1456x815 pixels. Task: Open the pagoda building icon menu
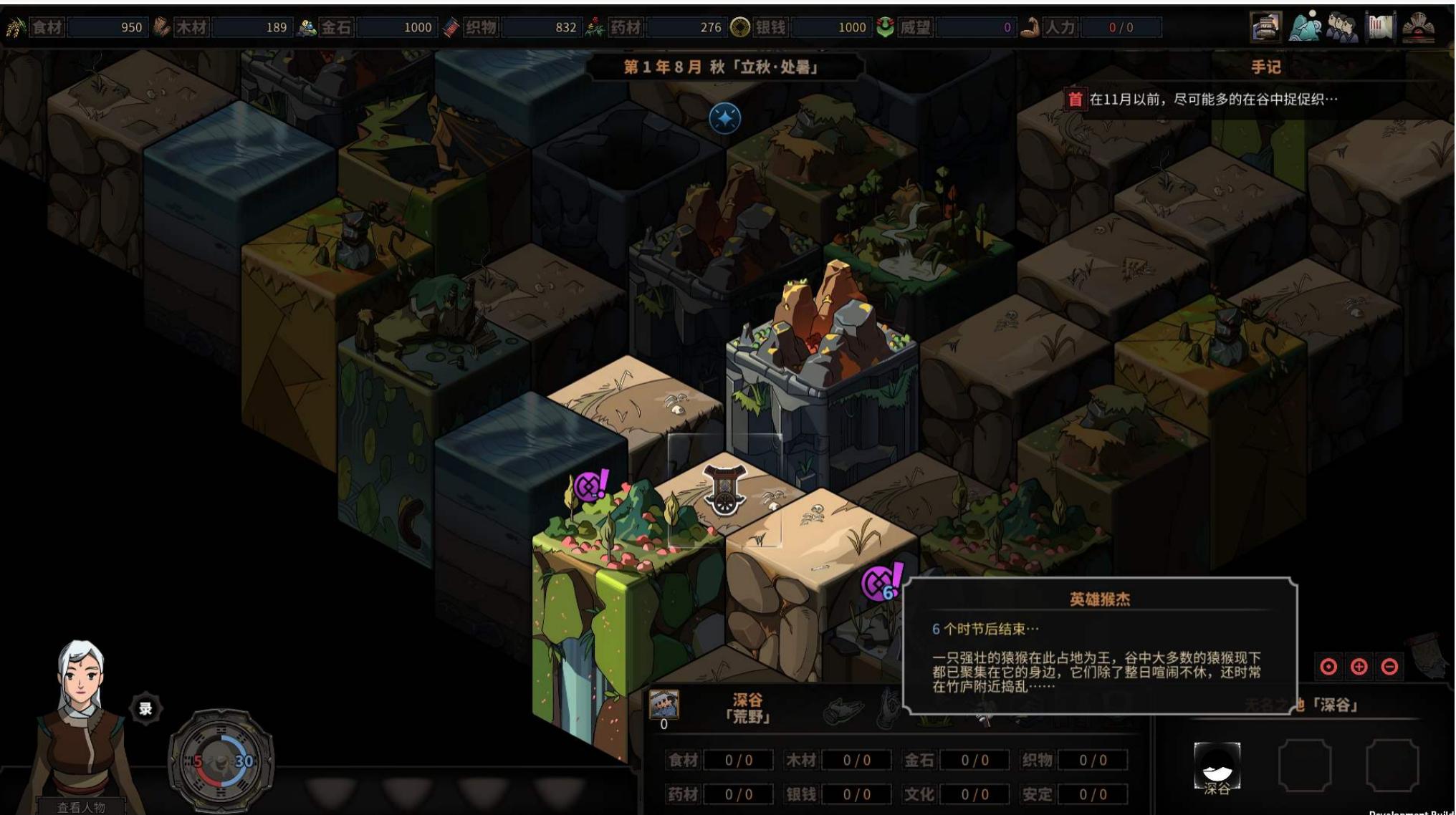[x=1266, y=27]
